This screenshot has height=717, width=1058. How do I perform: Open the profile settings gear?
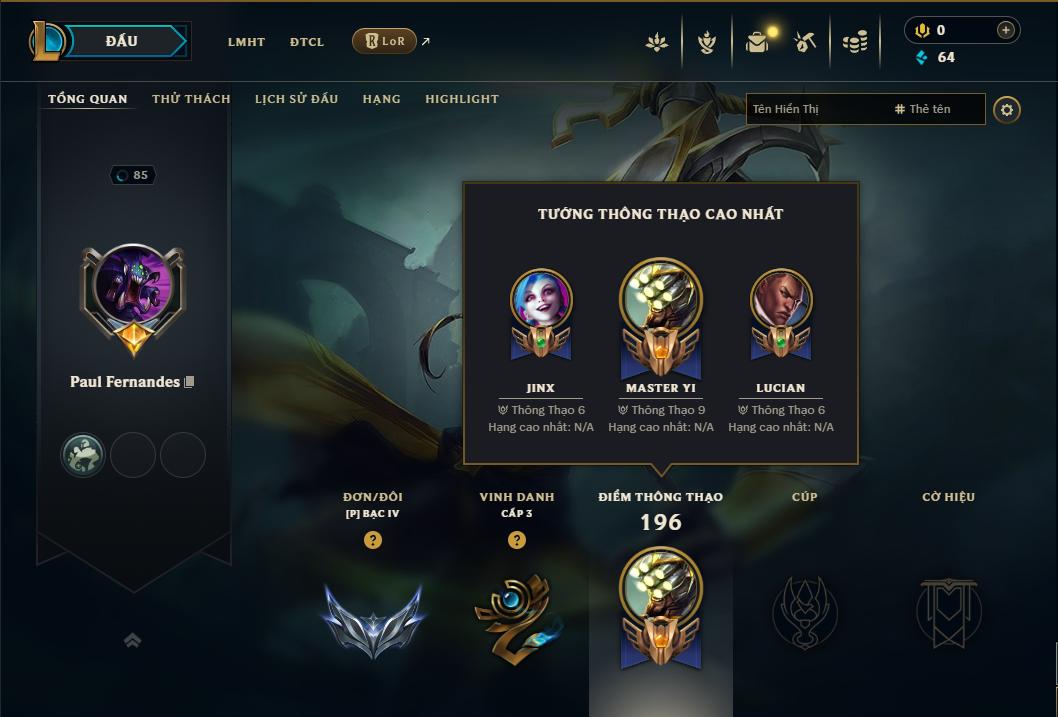(1007, 109)
